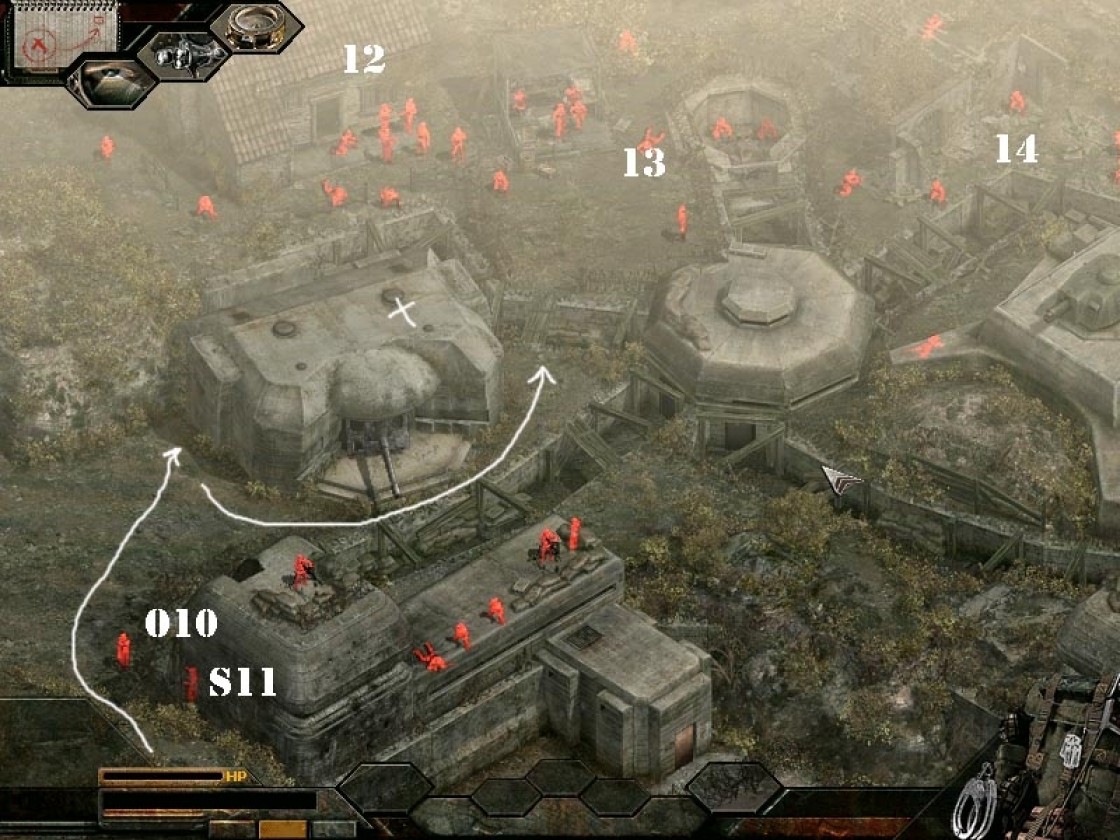This screenshot has height=840, width=1120.
Task: Select the binoculars hexagon icon
Action: (x=183, y=54)
